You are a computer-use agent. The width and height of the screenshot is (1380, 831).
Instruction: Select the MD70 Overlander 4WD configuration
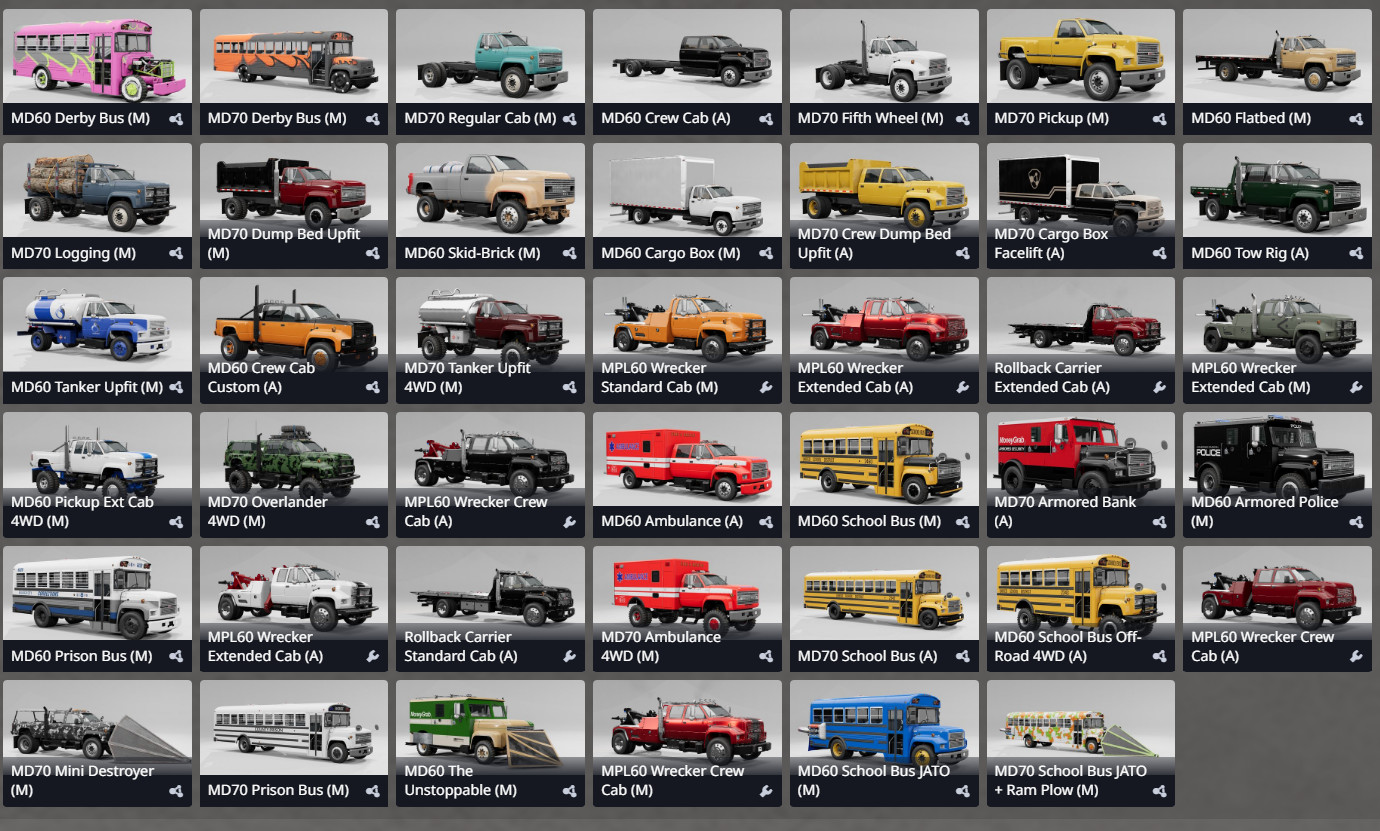click(293, 460)
